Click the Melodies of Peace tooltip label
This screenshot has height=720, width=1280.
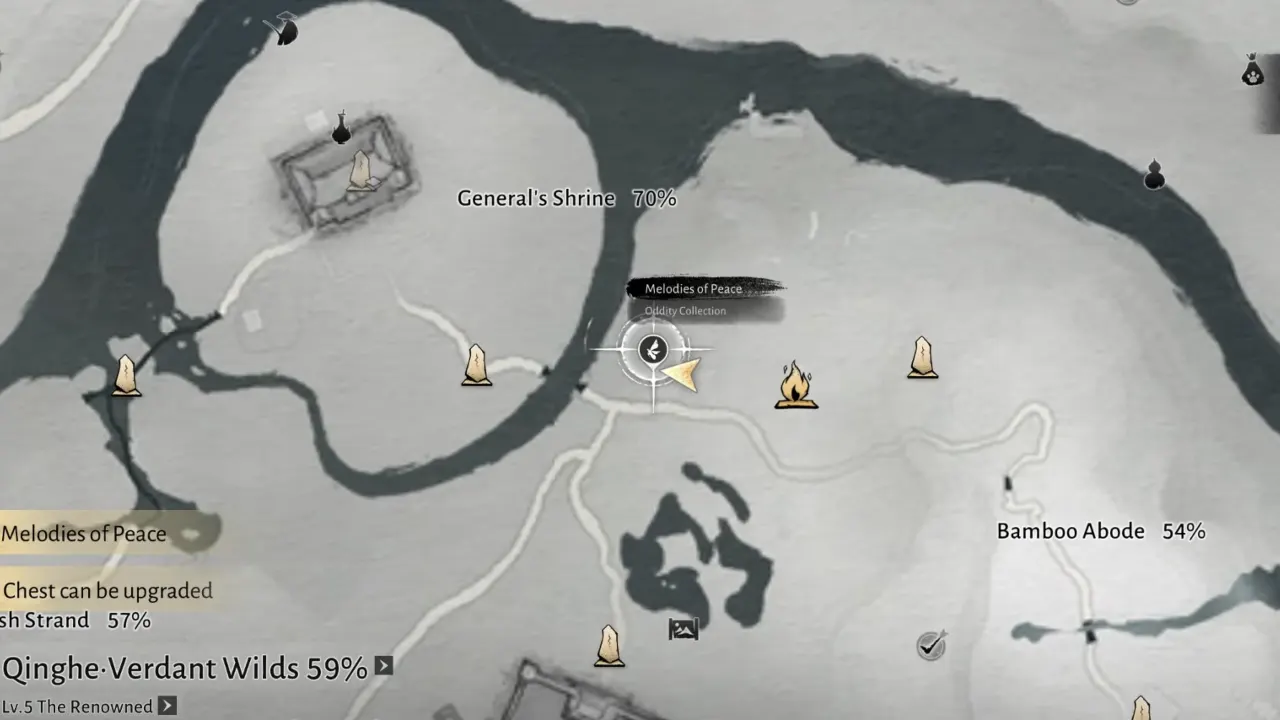pyautogui.click(x=694, y=289)
